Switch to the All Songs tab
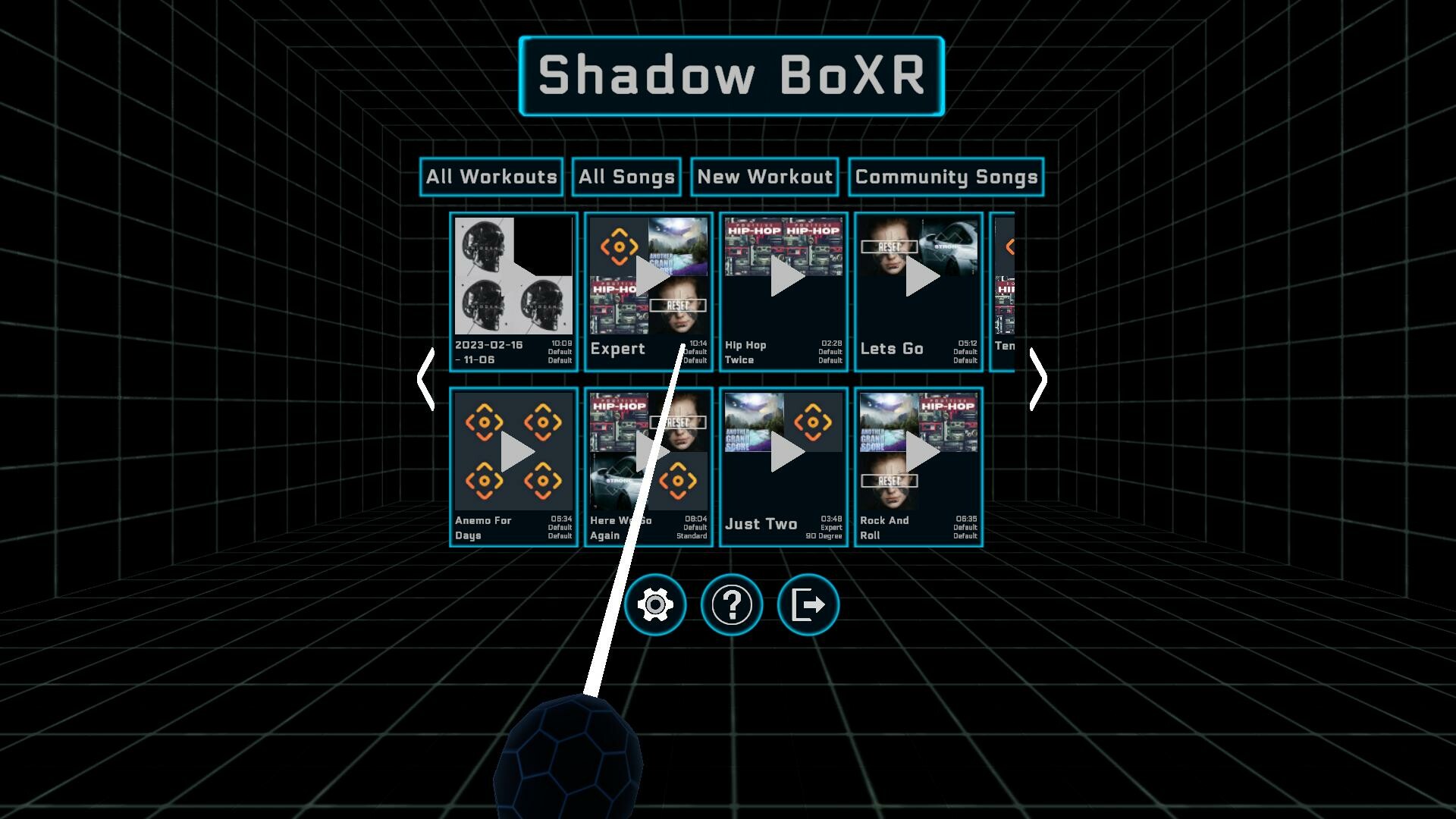This screenshot has height=819, width=1456. [x=626, y=177]
